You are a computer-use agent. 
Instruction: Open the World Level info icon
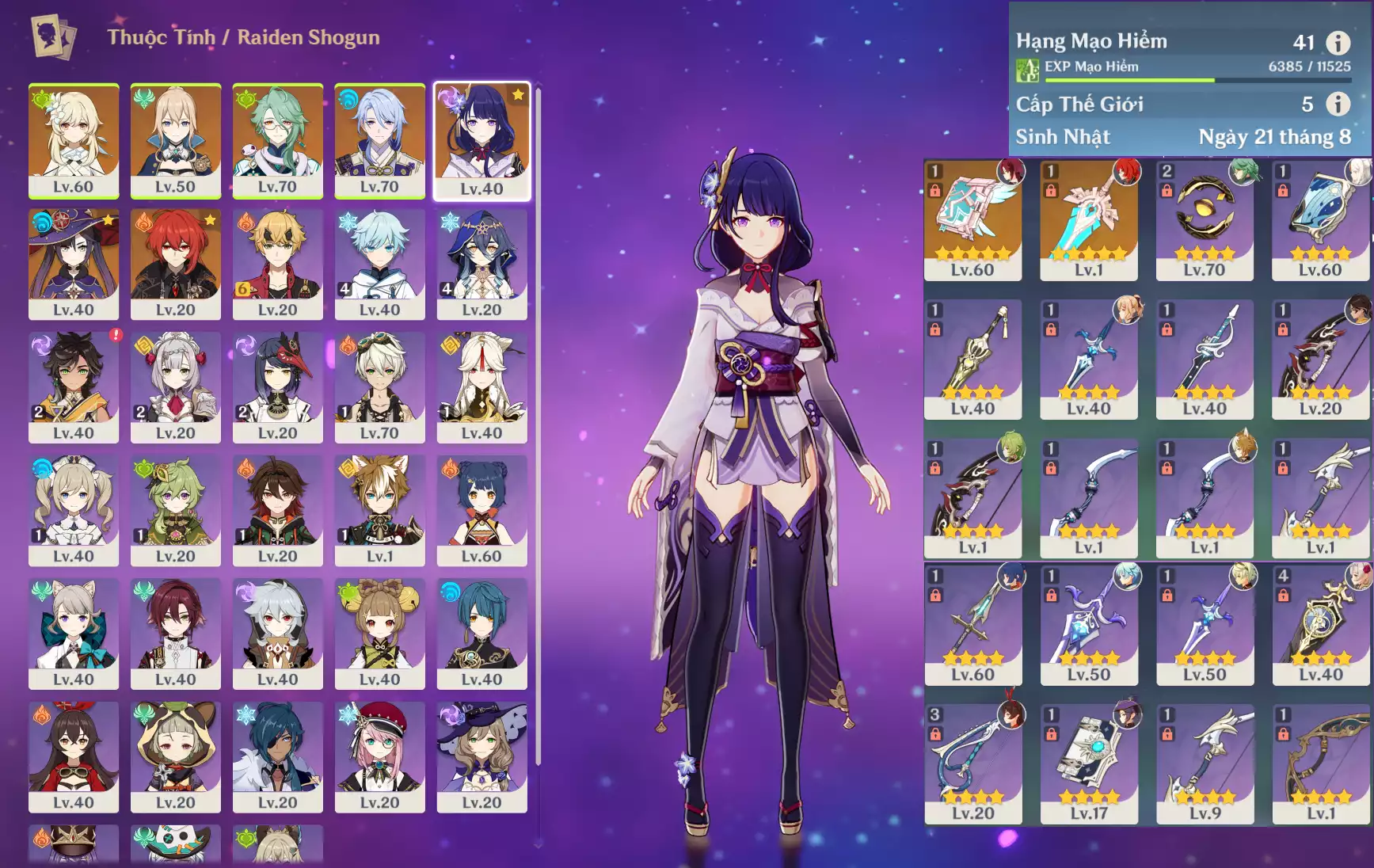[x=1338, y=104]
